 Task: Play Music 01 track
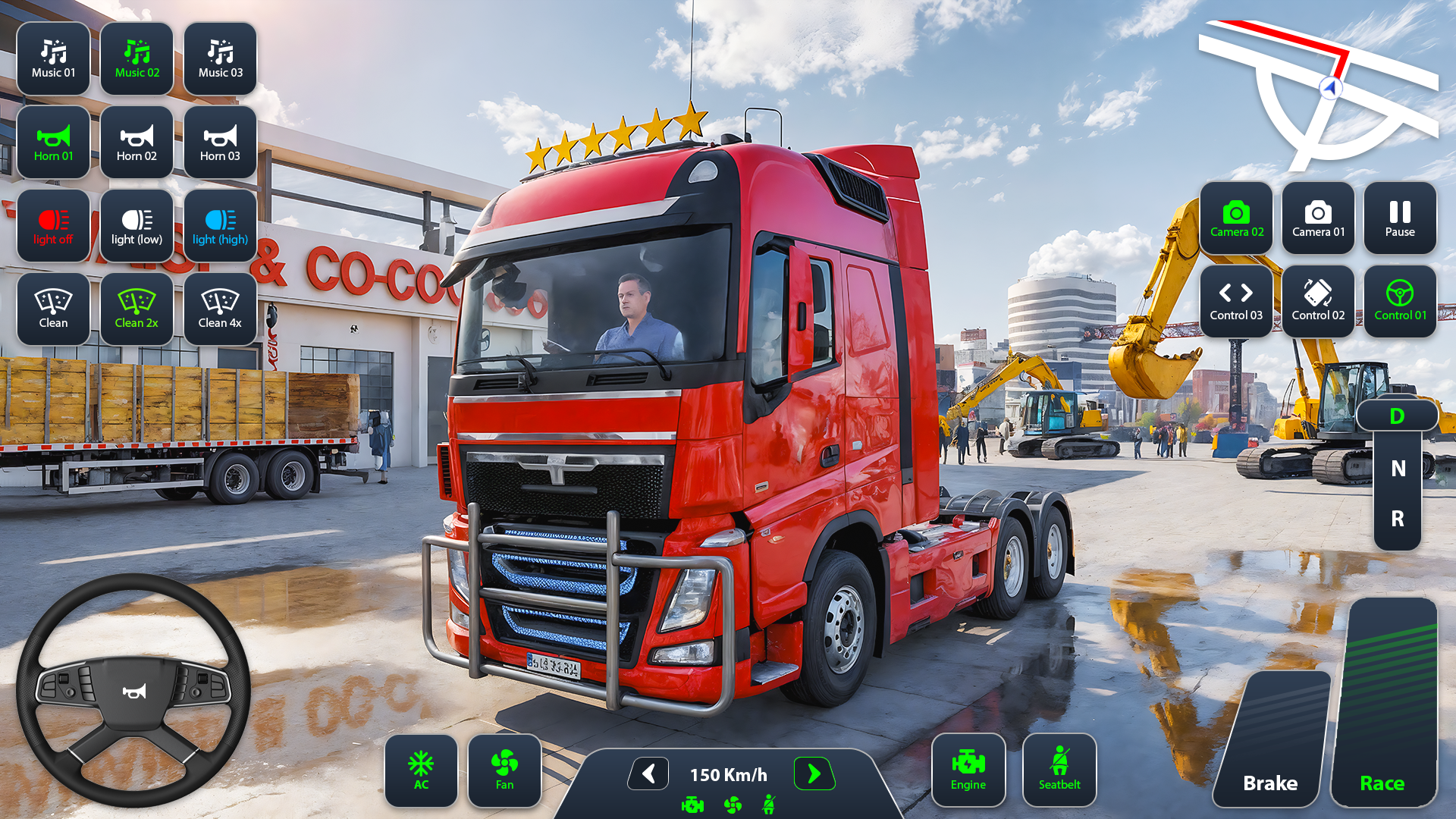52,58
